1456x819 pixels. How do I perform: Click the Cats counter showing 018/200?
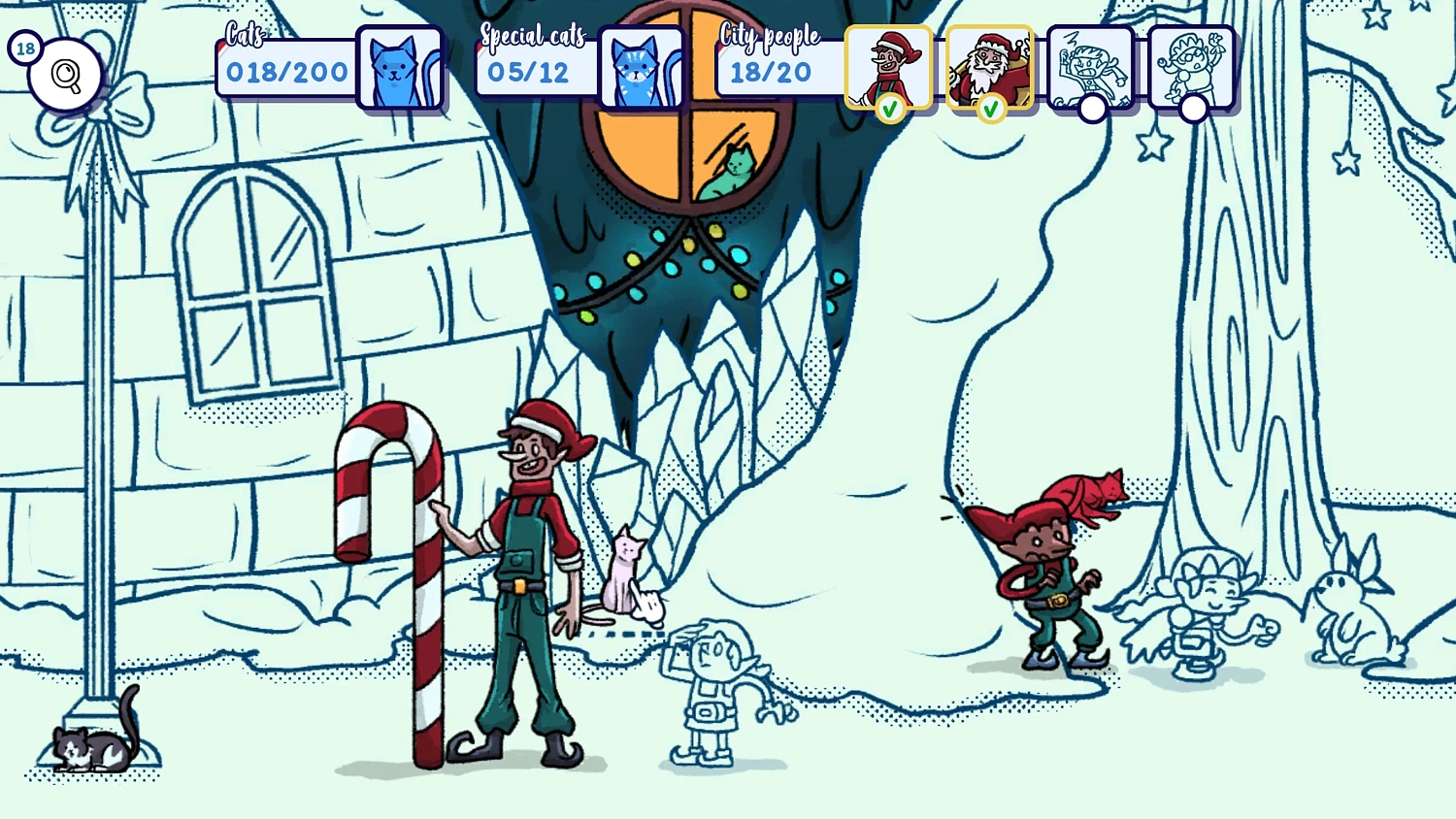tap(286, 70)
